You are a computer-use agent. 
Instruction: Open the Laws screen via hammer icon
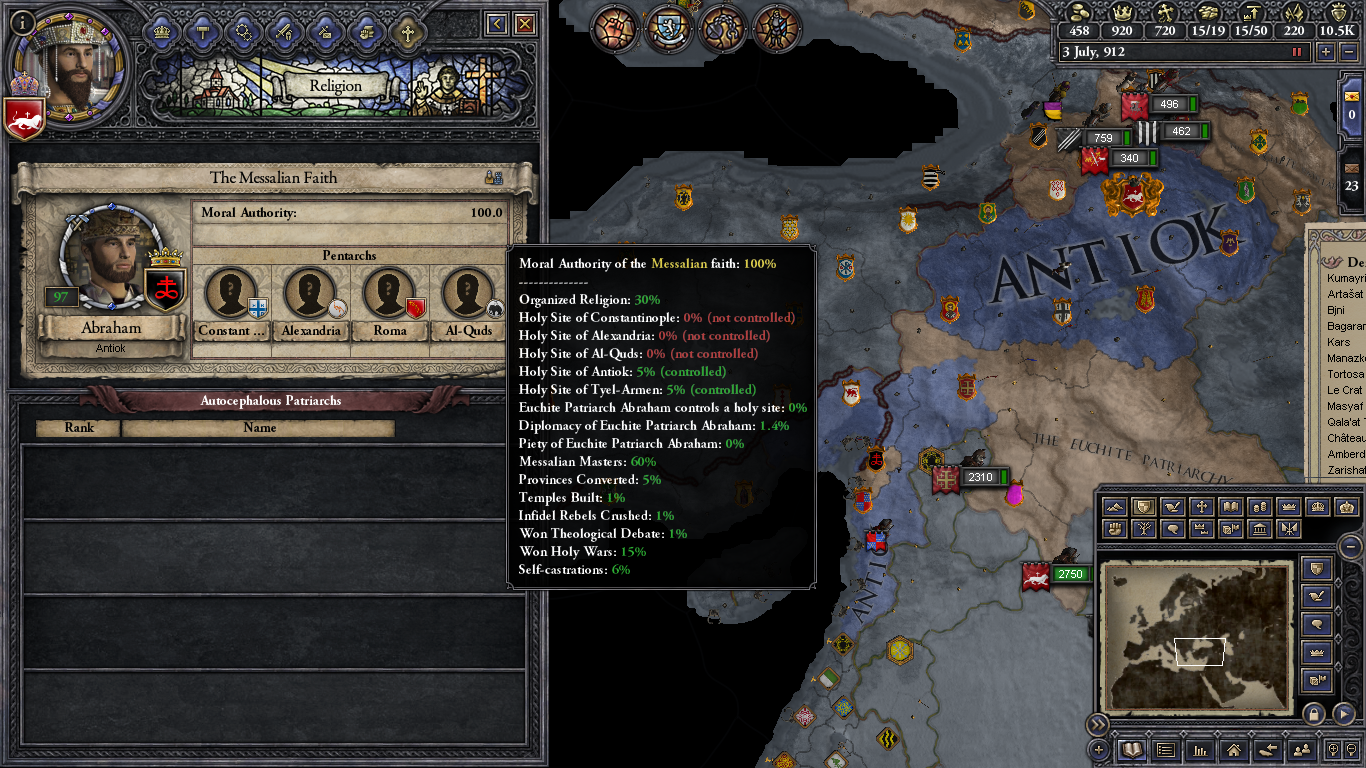pyautogui.click(x=201, y=30)
